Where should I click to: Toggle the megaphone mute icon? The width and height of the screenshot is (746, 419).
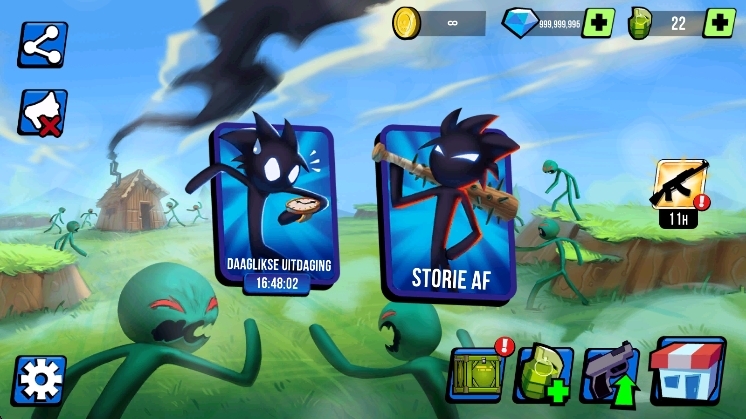[x=41, y=112]
